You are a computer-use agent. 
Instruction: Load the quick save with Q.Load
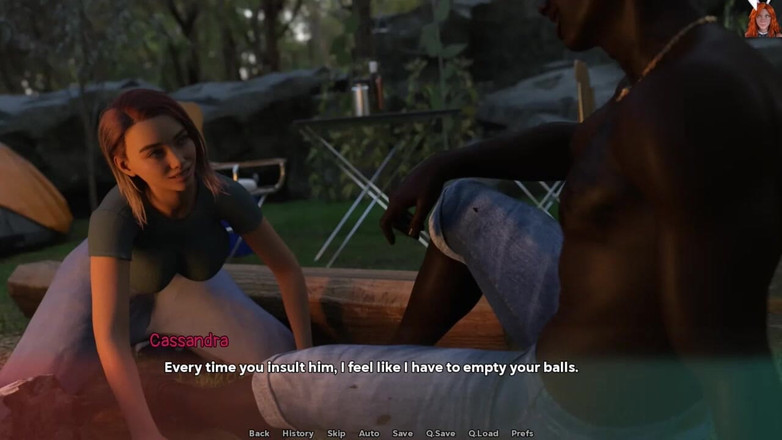click(483, 433)
